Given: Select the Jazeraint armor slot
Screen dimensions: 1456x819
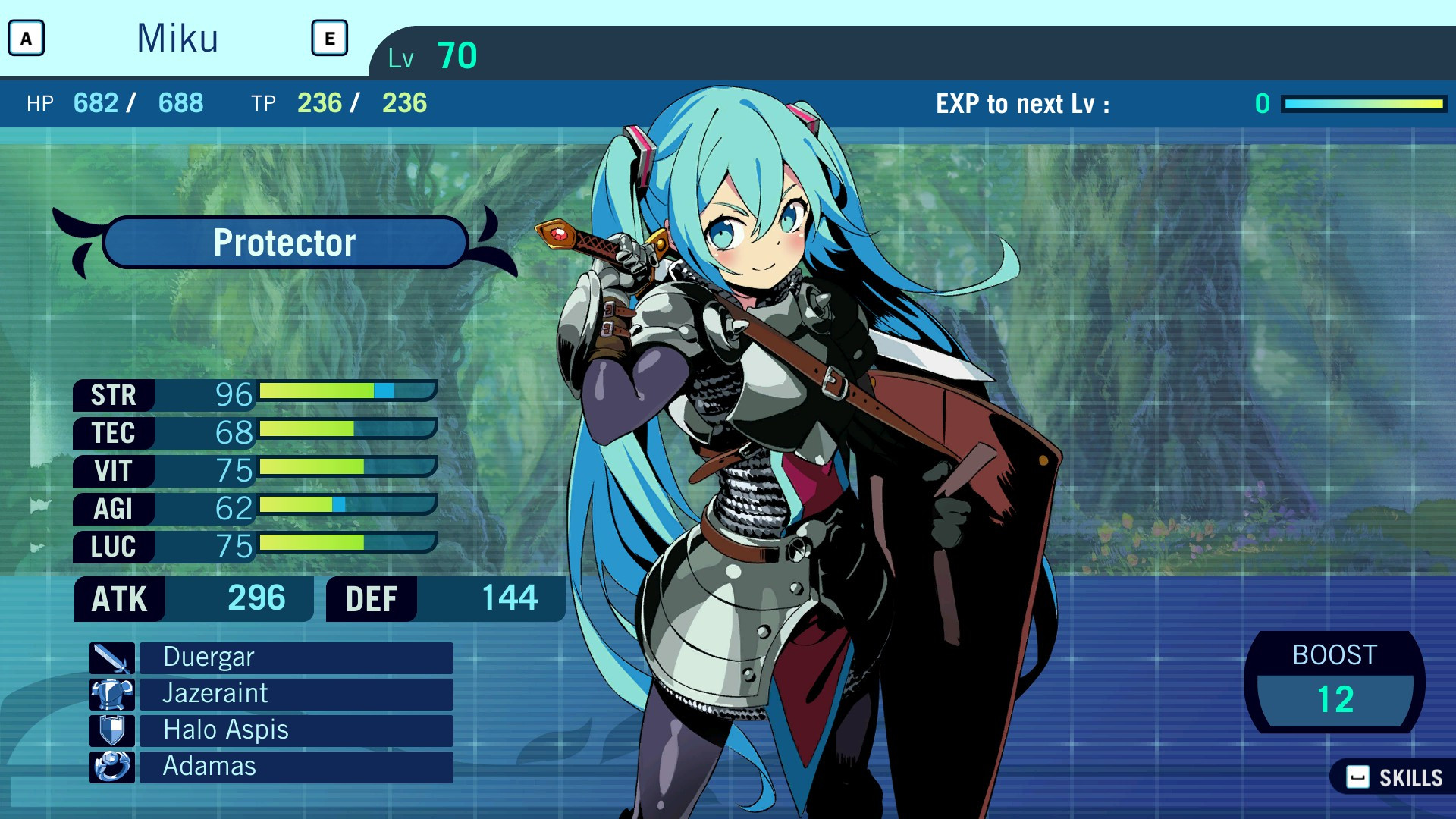Looking at the screenshot, I should coord(296,694).
